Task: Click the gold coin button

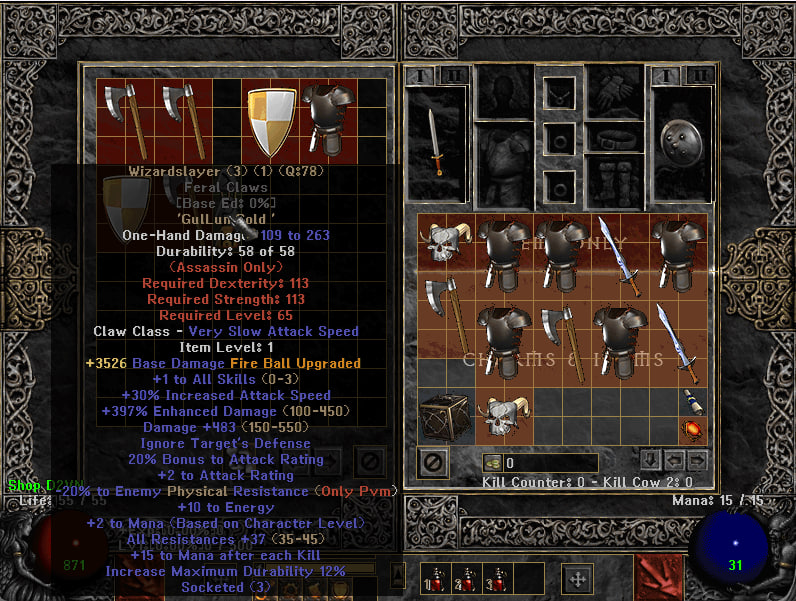Action: coord(493,463)
